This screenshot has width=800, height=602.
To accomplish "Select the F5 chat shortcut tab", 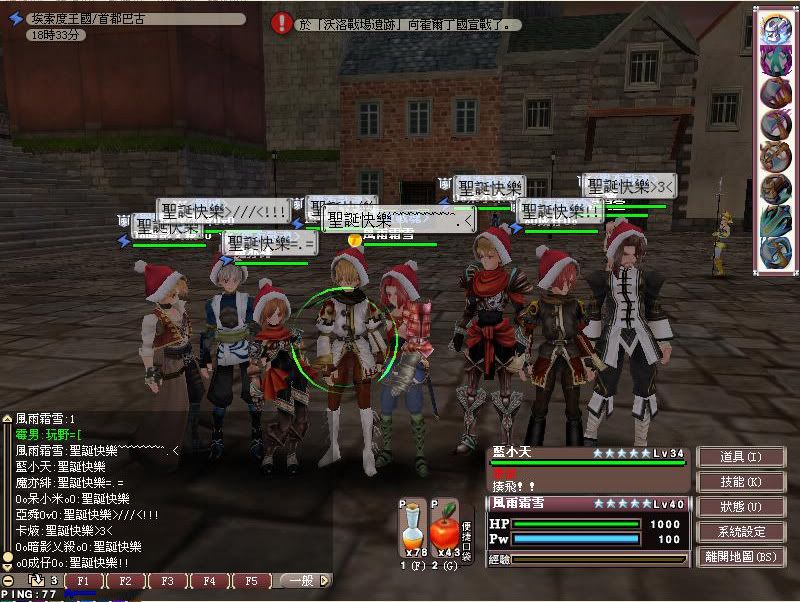I will click(x=251, y=581).
